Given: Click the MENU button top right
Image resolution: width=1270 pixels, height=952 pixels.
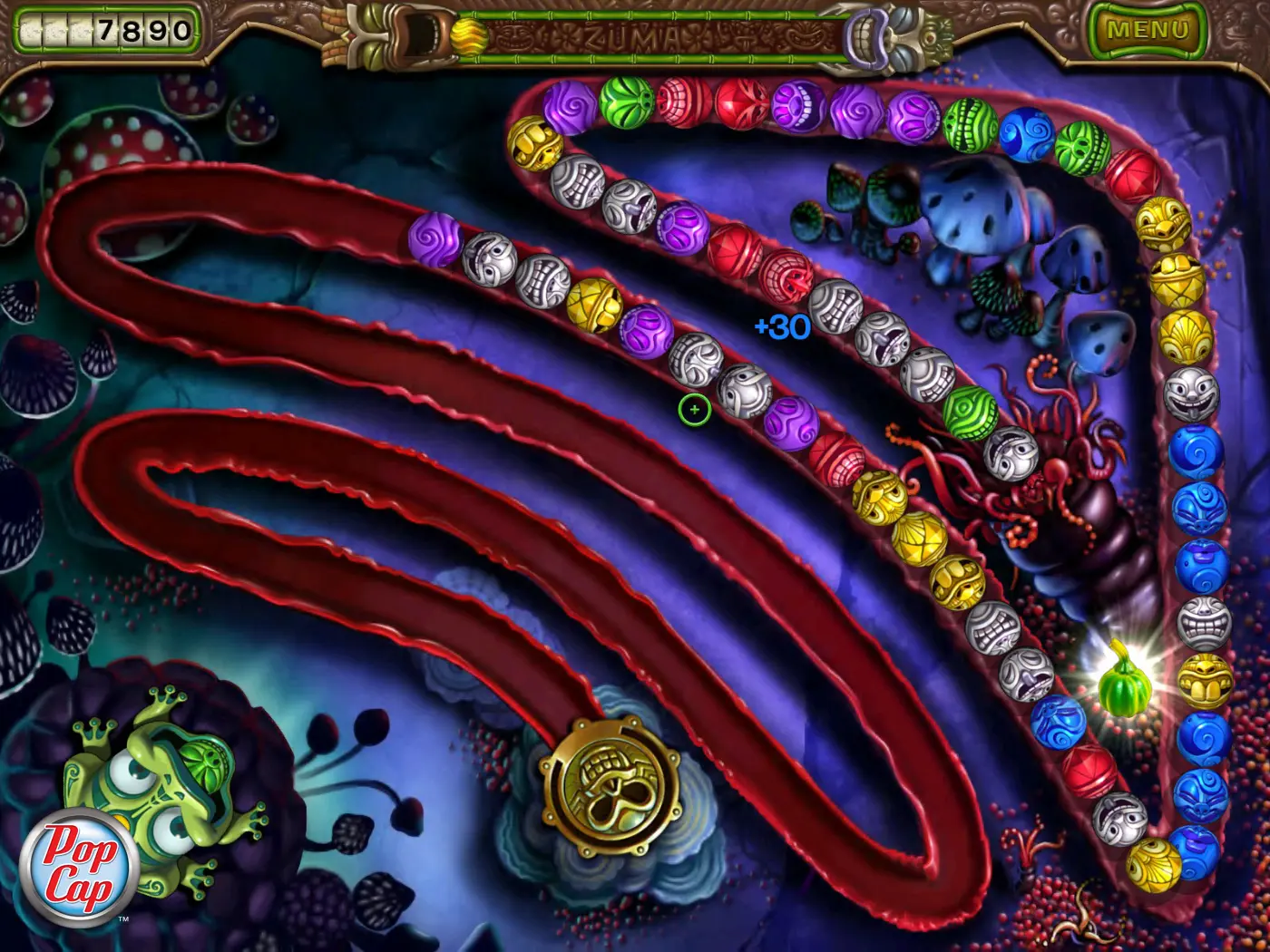Looking at the screenshot, I should (1148, 27).
